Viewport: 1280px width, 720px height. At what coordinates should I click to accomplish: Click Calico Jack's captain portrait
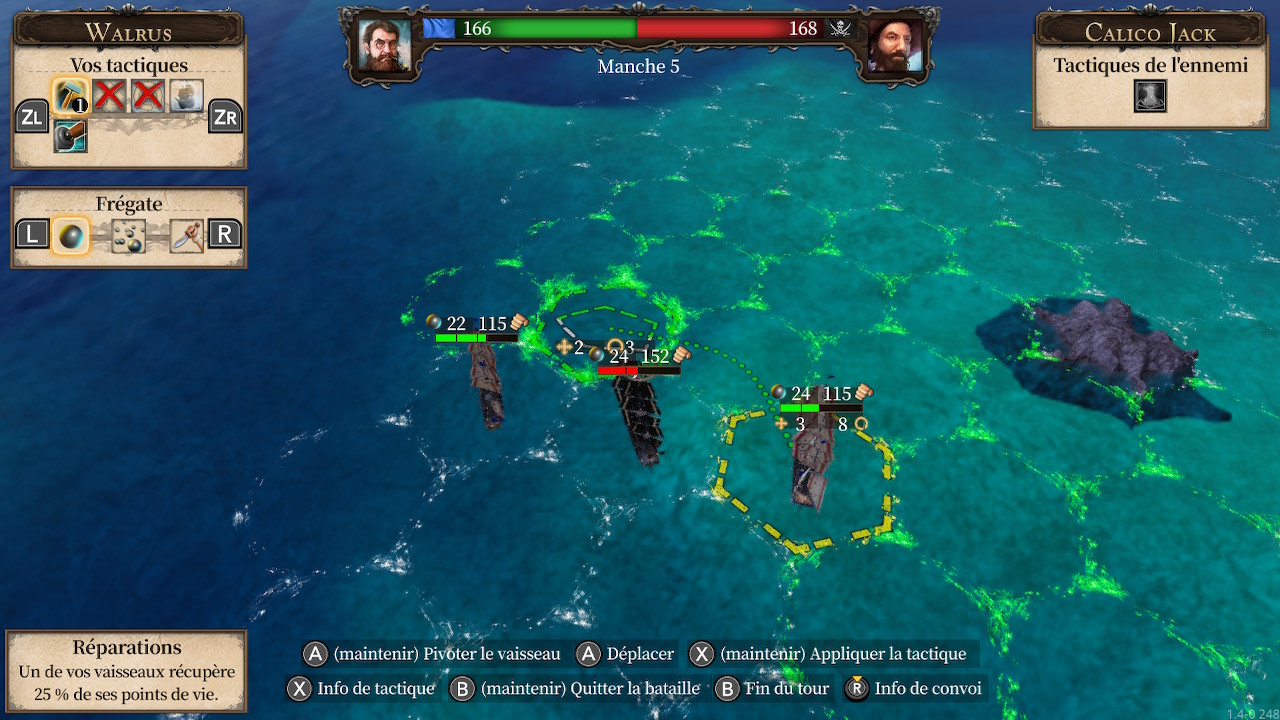point(894,45)
